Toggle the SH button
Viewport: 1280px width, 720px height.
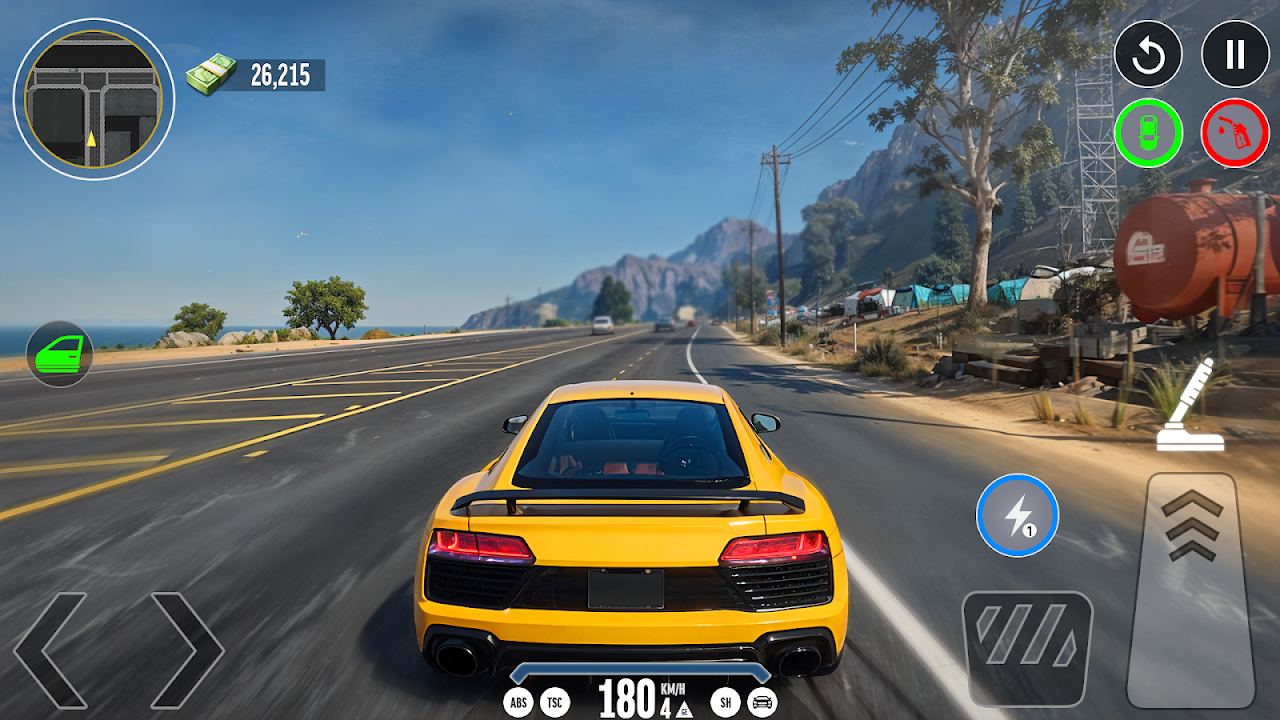725,702
